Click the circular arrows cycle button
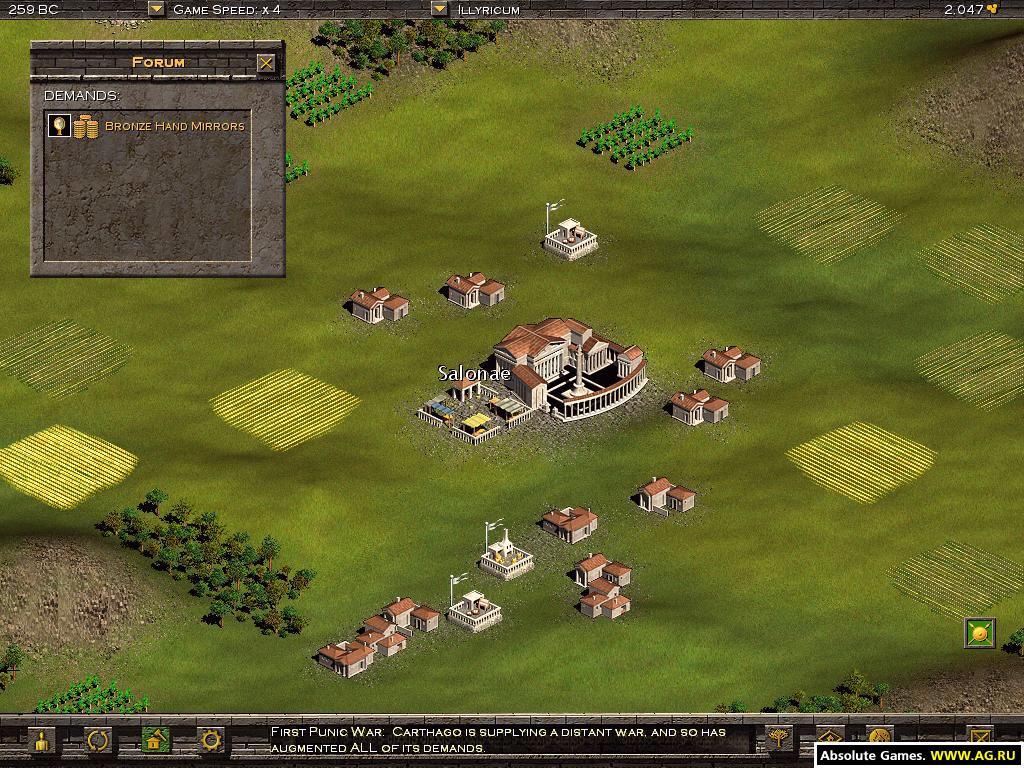 98,741
